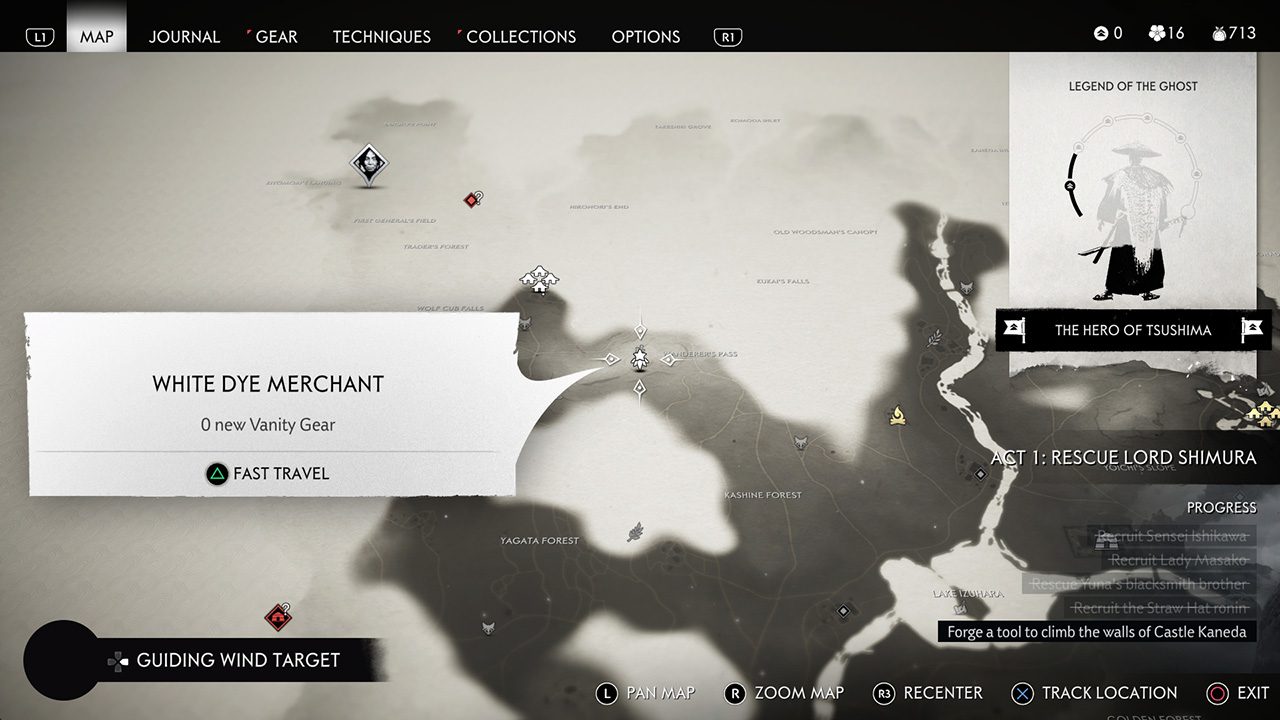The image size is (1280, 720).
Task: Open the Act 1: Rescue Lord Shimura objective
Action: 1123,458
